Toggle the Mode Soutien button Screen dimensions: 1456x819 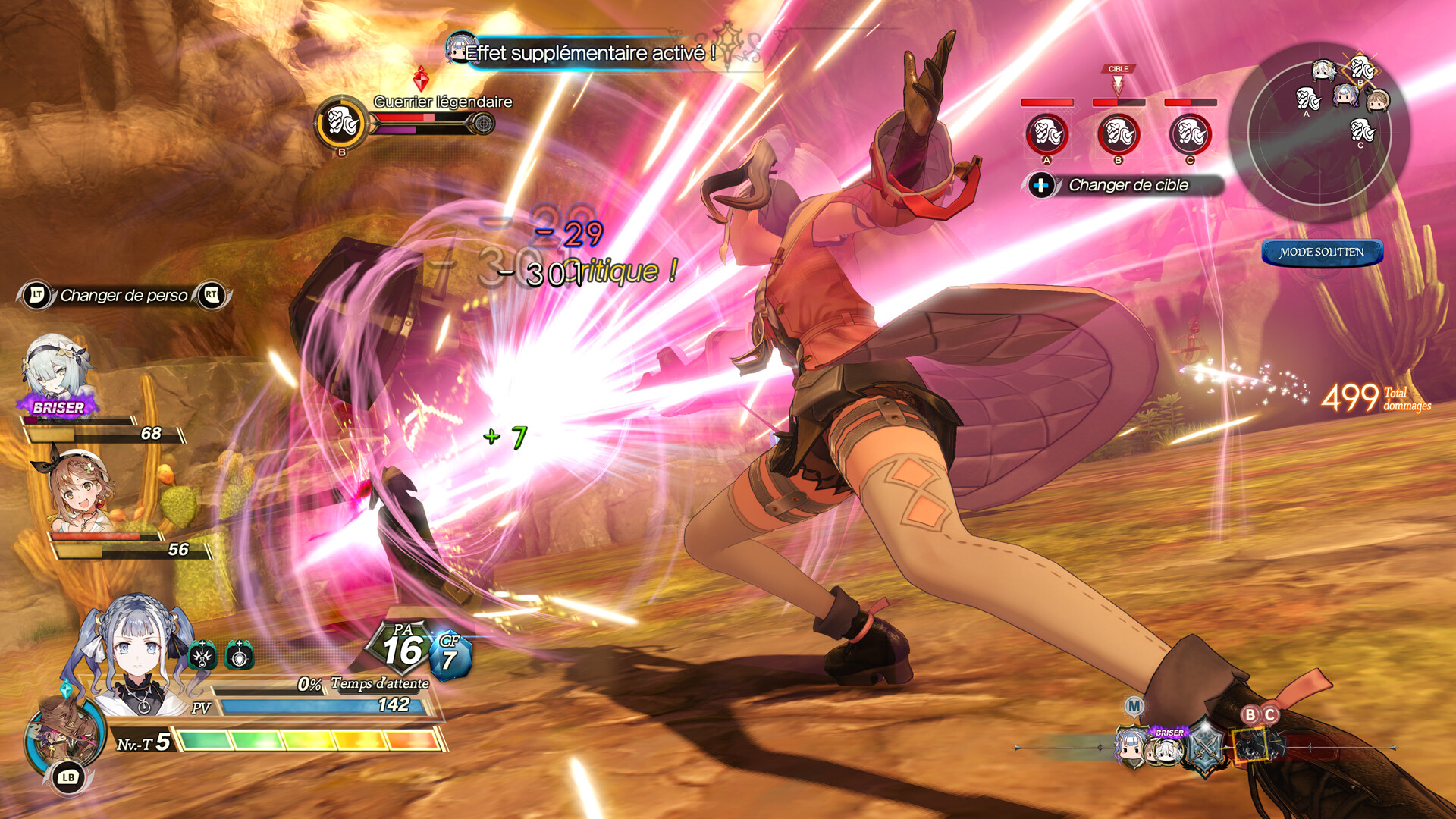1321,253
